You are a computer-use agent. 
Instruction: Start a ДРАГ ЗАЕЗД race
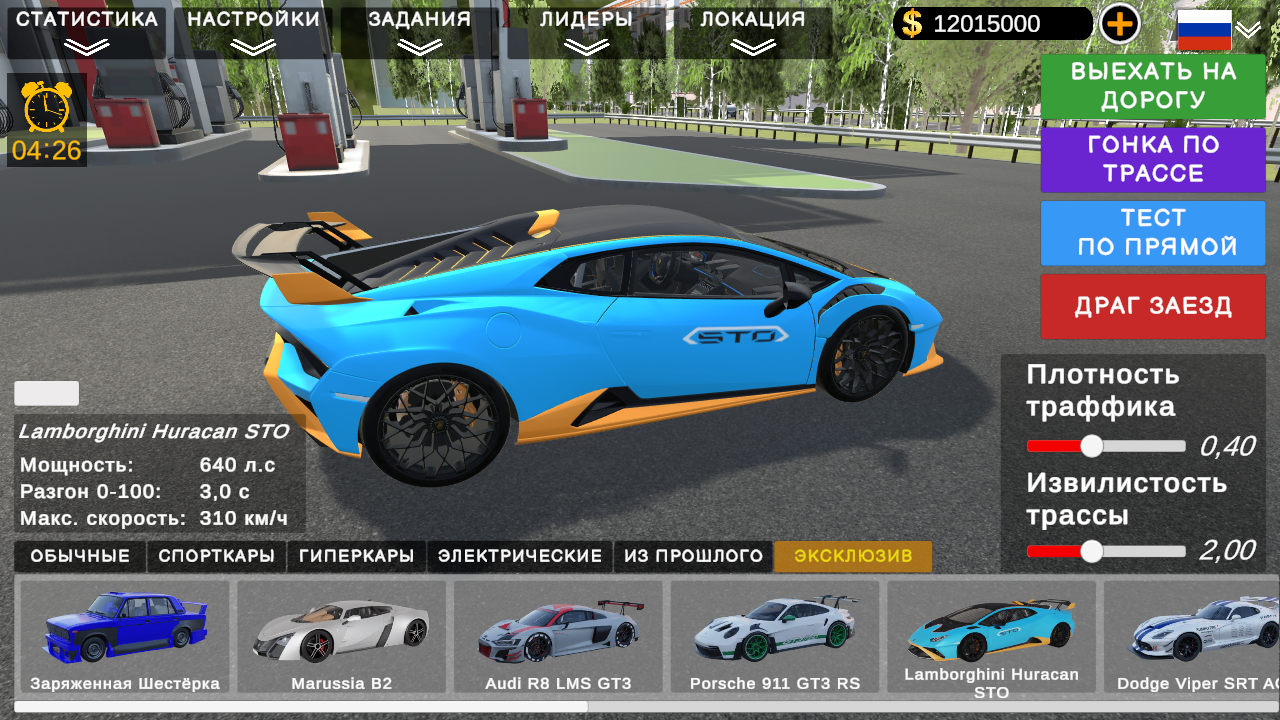coord(1152,306)
